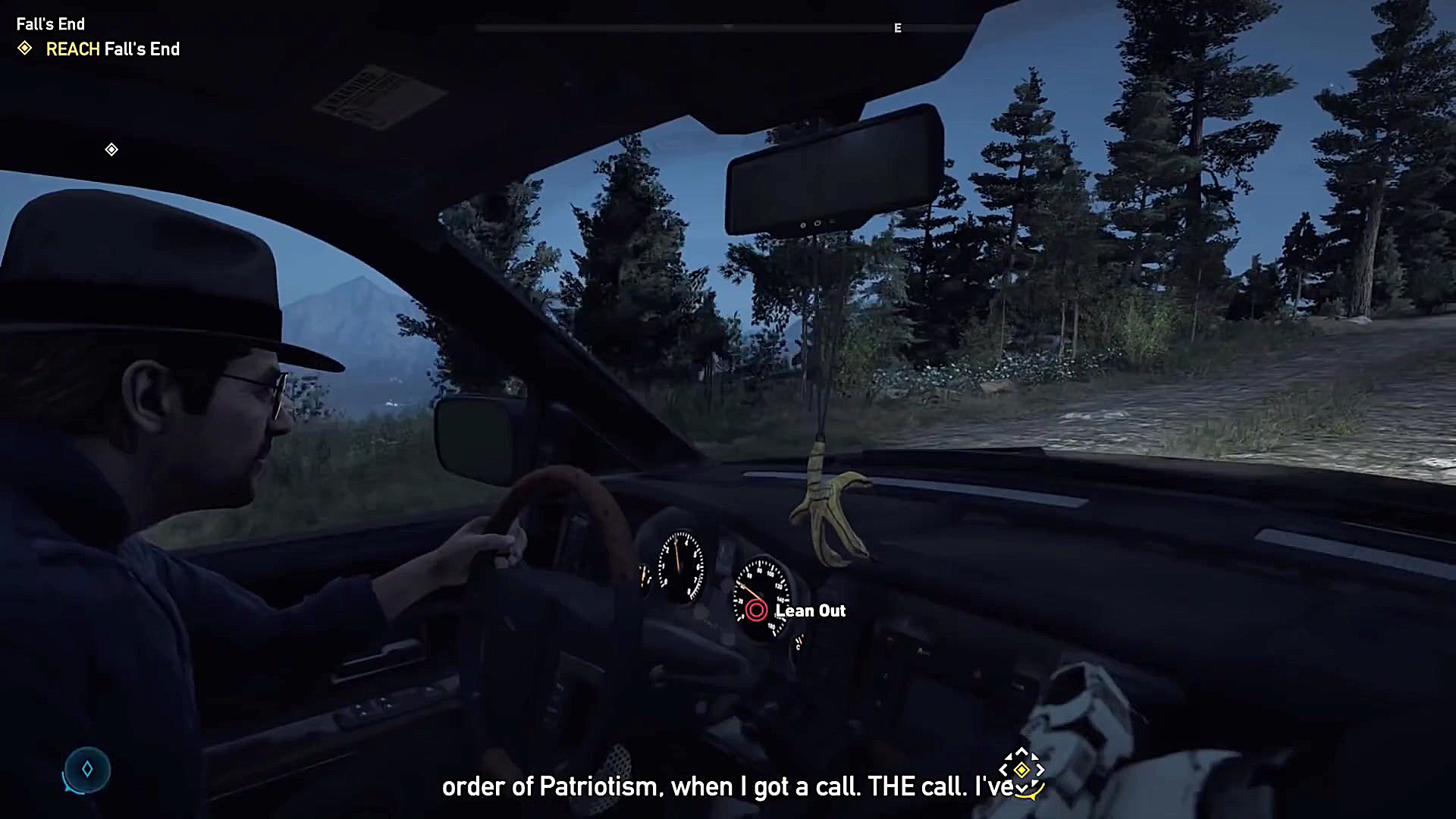Click the waypoint diamond marker over the road
The height and width of the screenshot is (819, 1456).
(x=111, y=149)
